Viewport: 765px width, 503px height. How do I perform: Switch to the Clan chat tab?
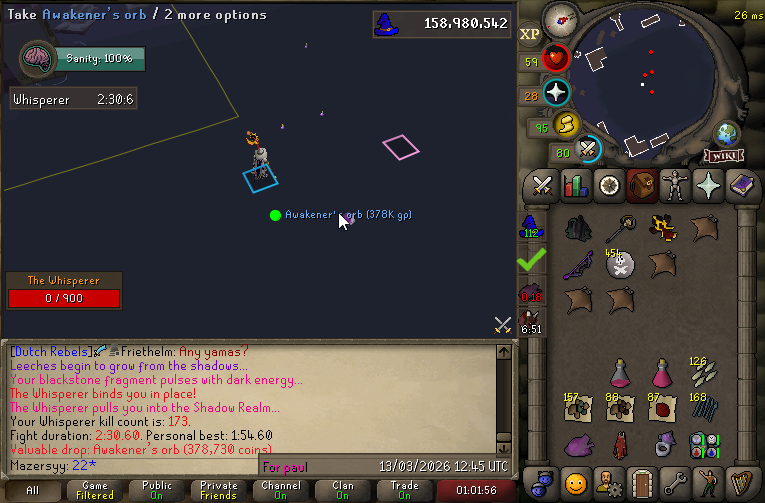click(x=343, y=491)
